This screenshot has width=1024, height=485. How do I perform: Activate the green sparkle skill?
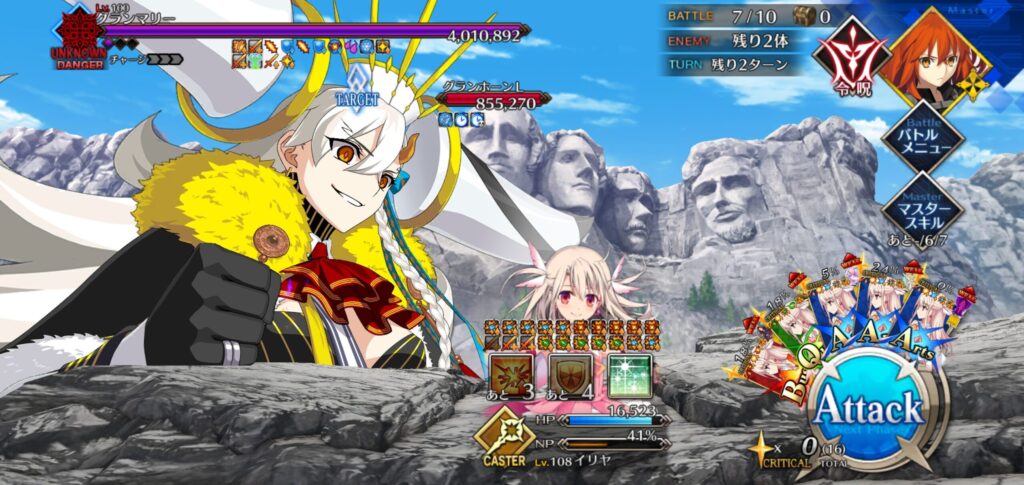[x=630, y=375]
